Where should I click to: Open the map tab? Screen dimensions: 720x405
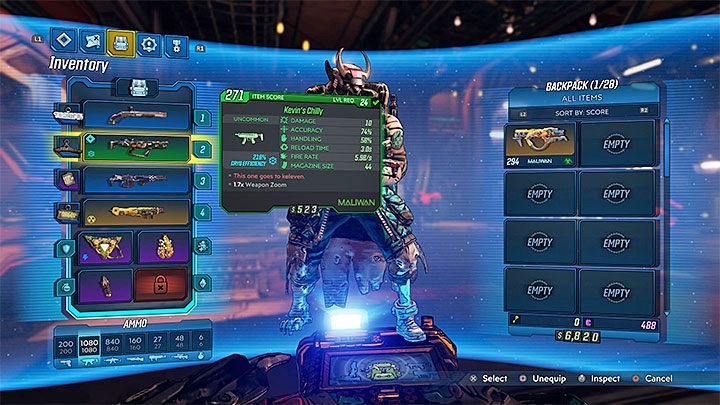click(93, 42)
